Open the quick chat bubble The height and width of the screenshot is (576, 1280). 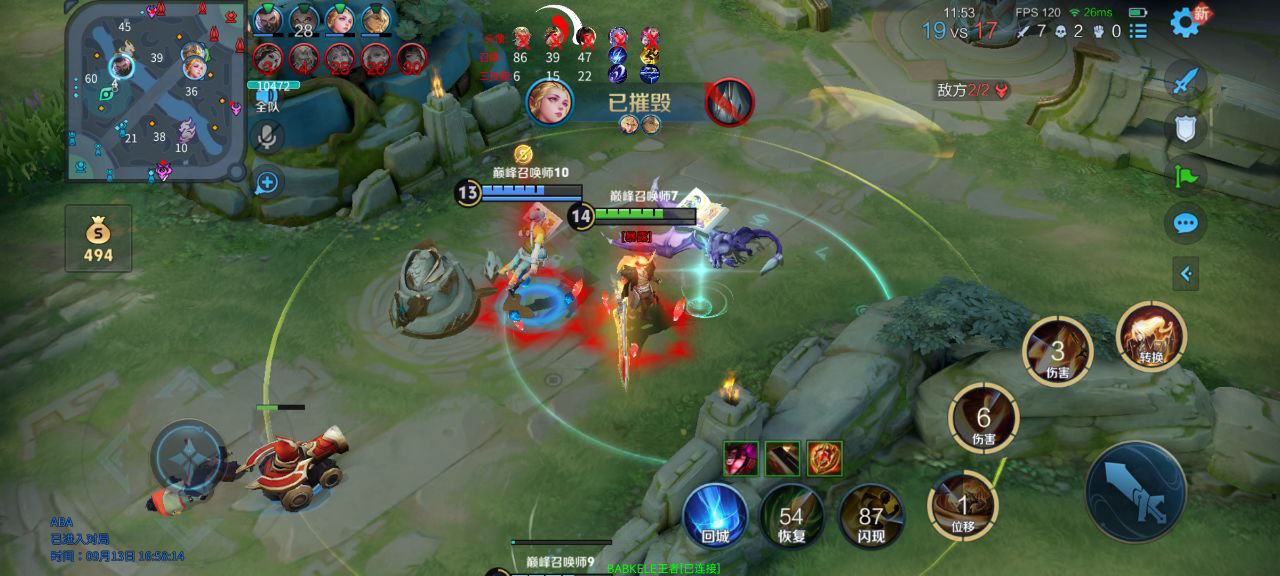[x=1186, y=222]
